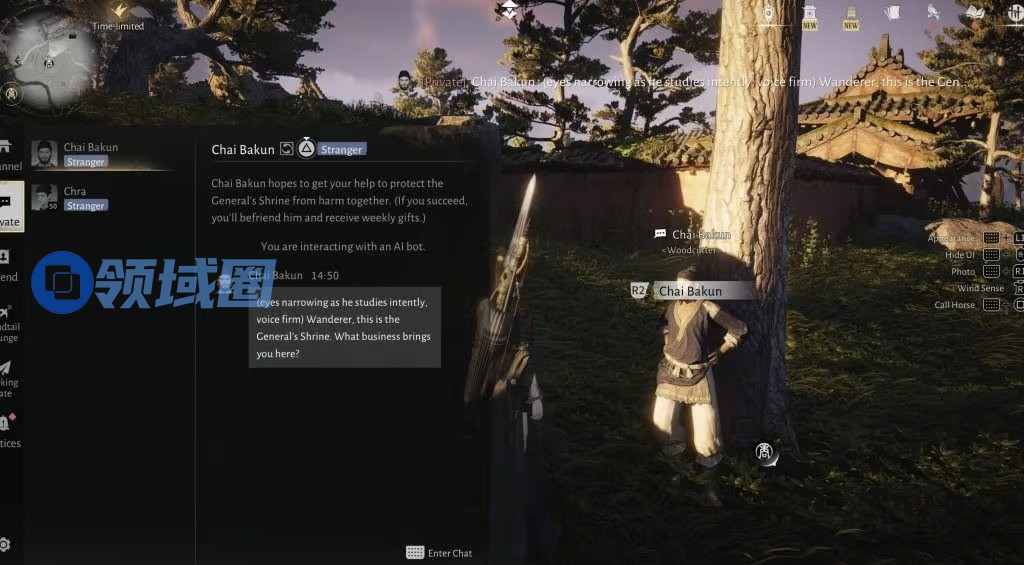Open the map pin icon in the top bar
The width and height of the screenshot is (1024, 565).
768,14
